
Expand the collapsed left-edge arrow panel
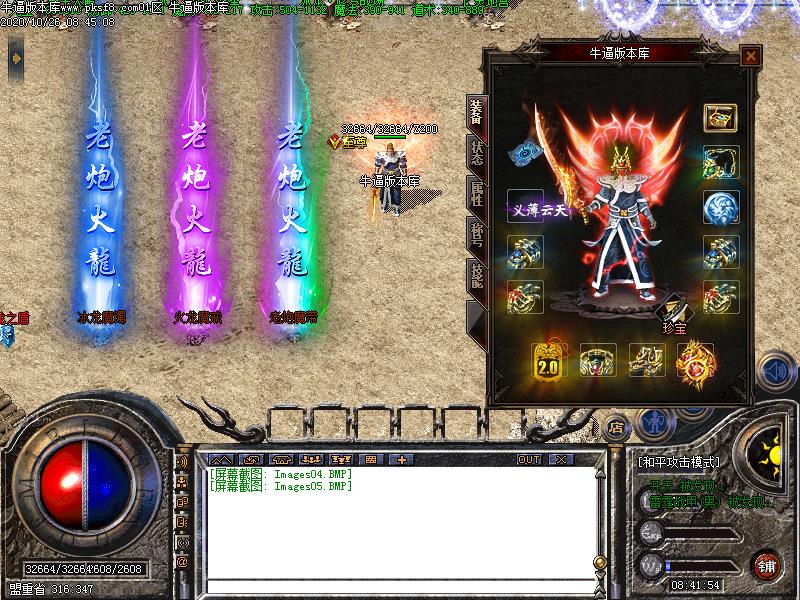(15, 62)
